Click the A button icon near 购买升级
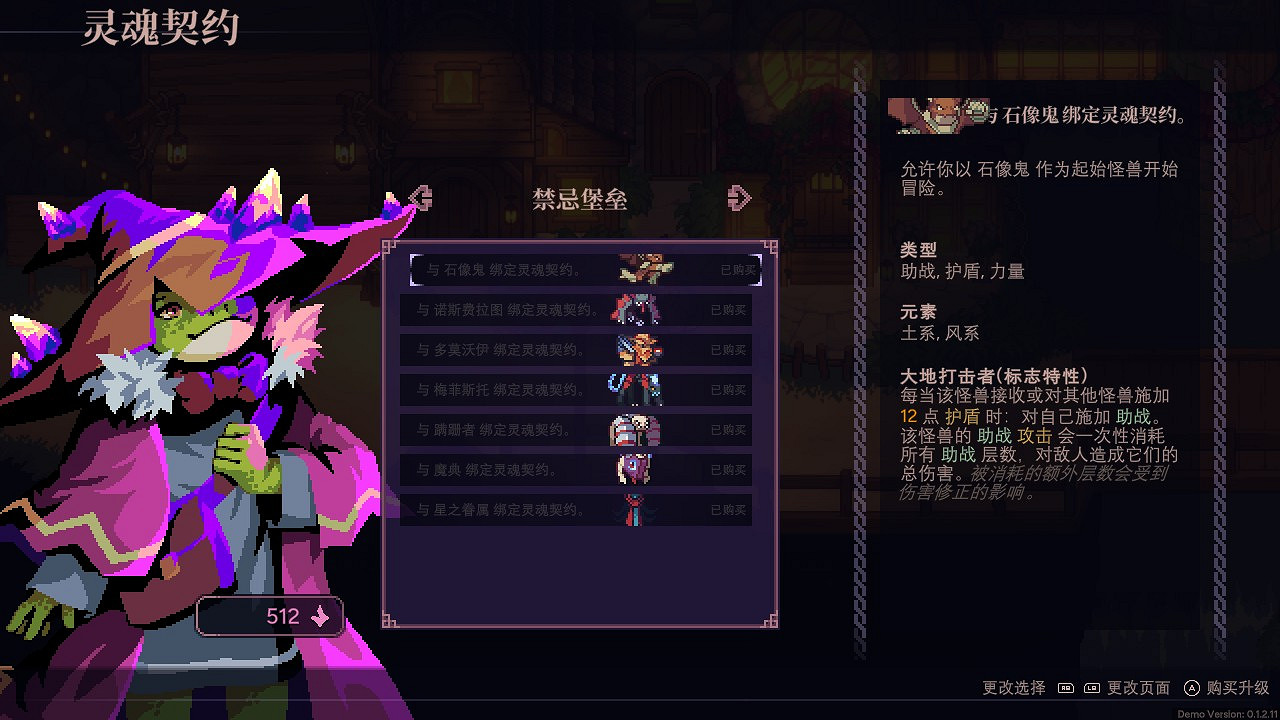The width and height of the screenshot is (1280, 720). tap(1193, 688)
